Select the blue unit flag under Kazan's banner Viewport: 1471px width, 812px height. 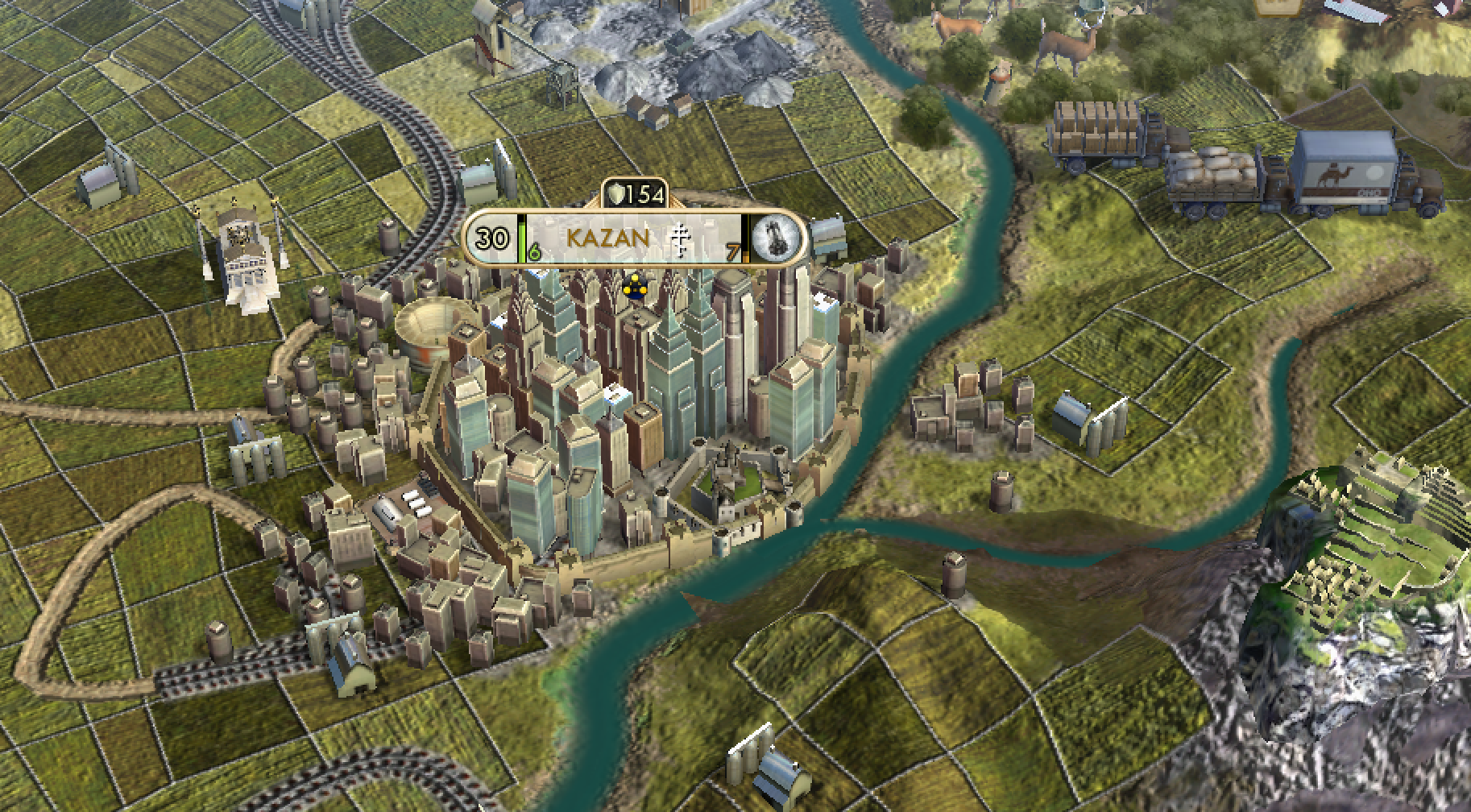coord(635,288)
